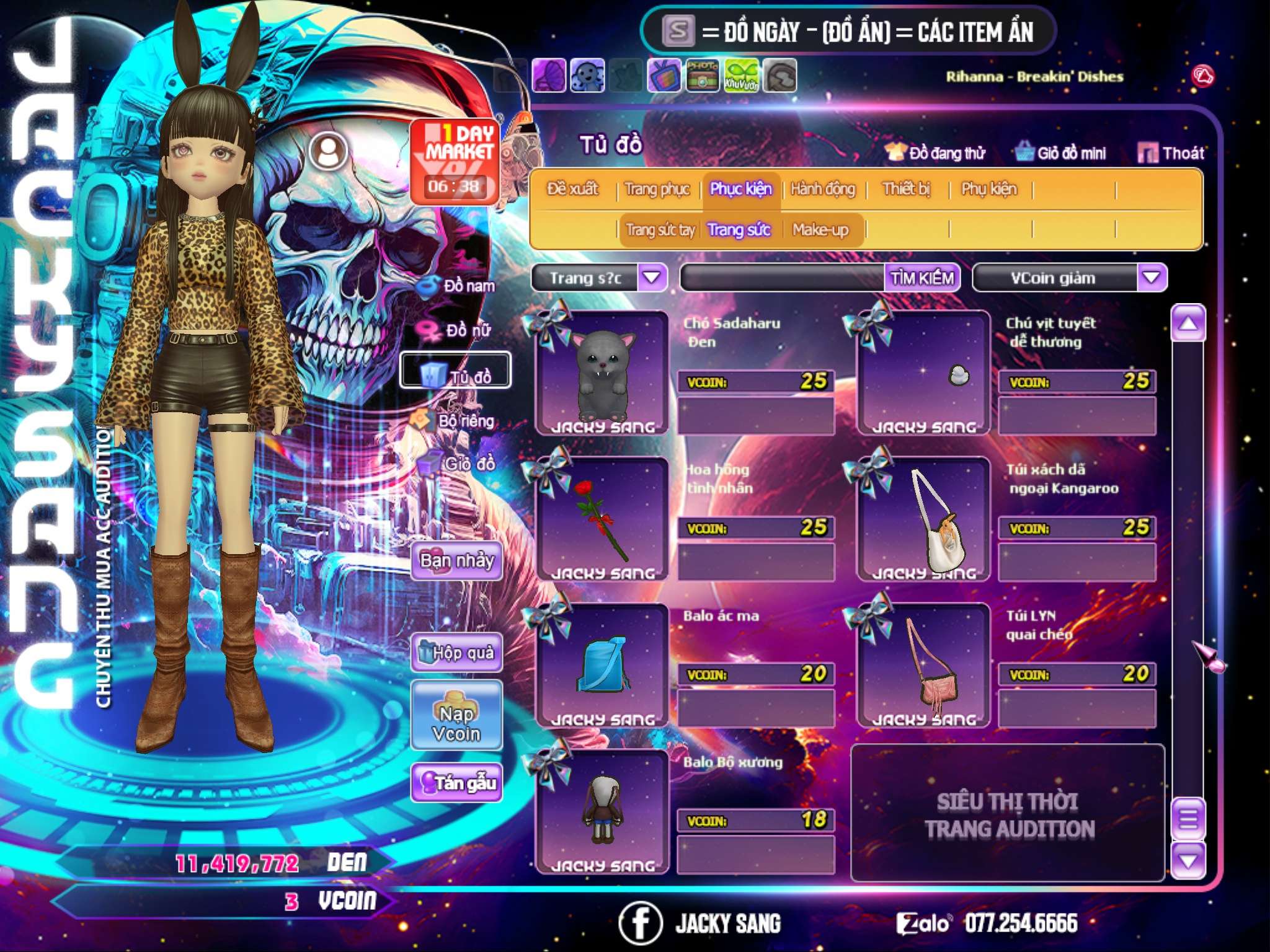Switch to Trang sức tay sub-tab
This screenshot has height=952, width=1270.
(660, 230)
